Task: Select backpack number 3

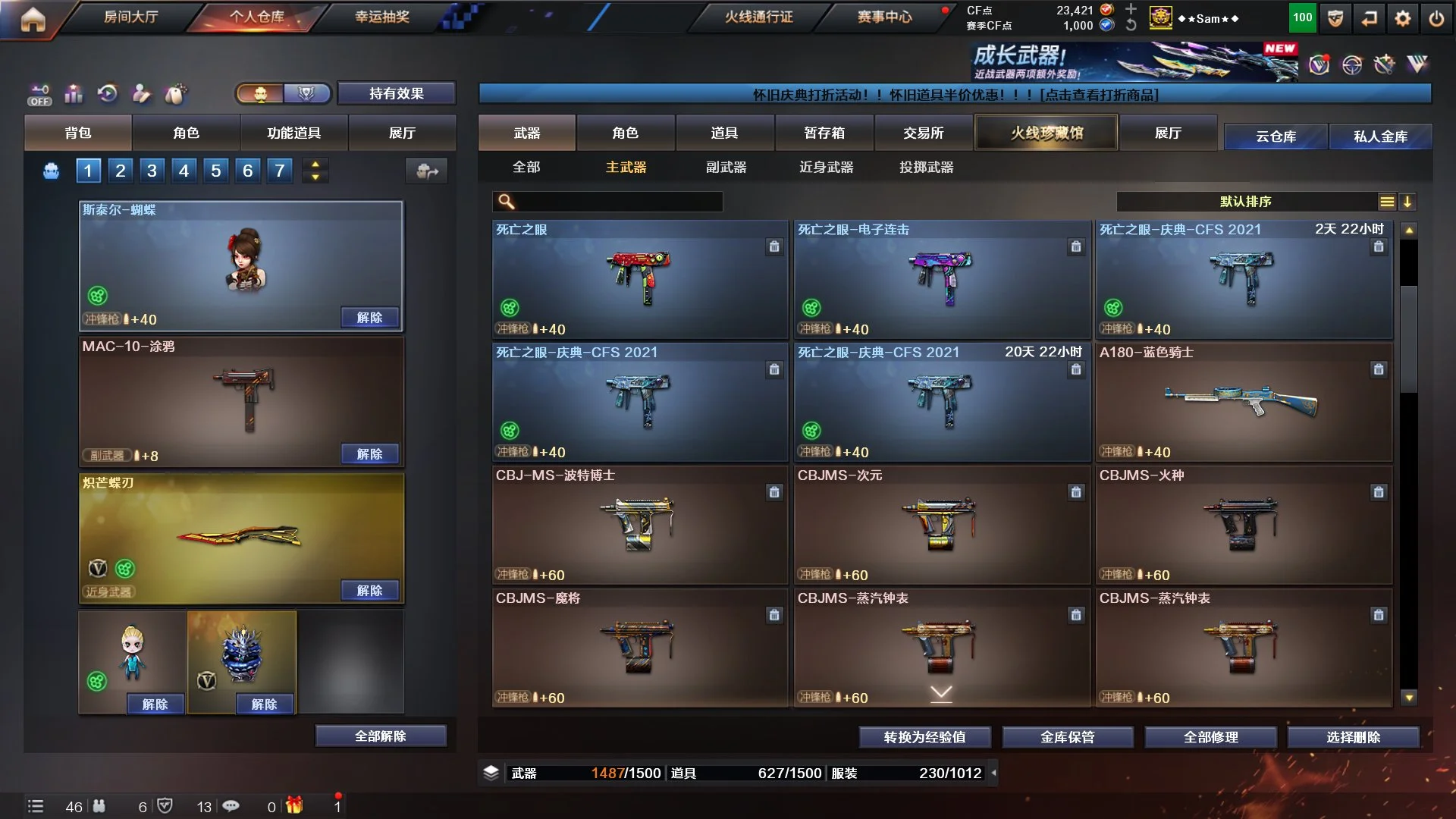Action: click(152, 171)
